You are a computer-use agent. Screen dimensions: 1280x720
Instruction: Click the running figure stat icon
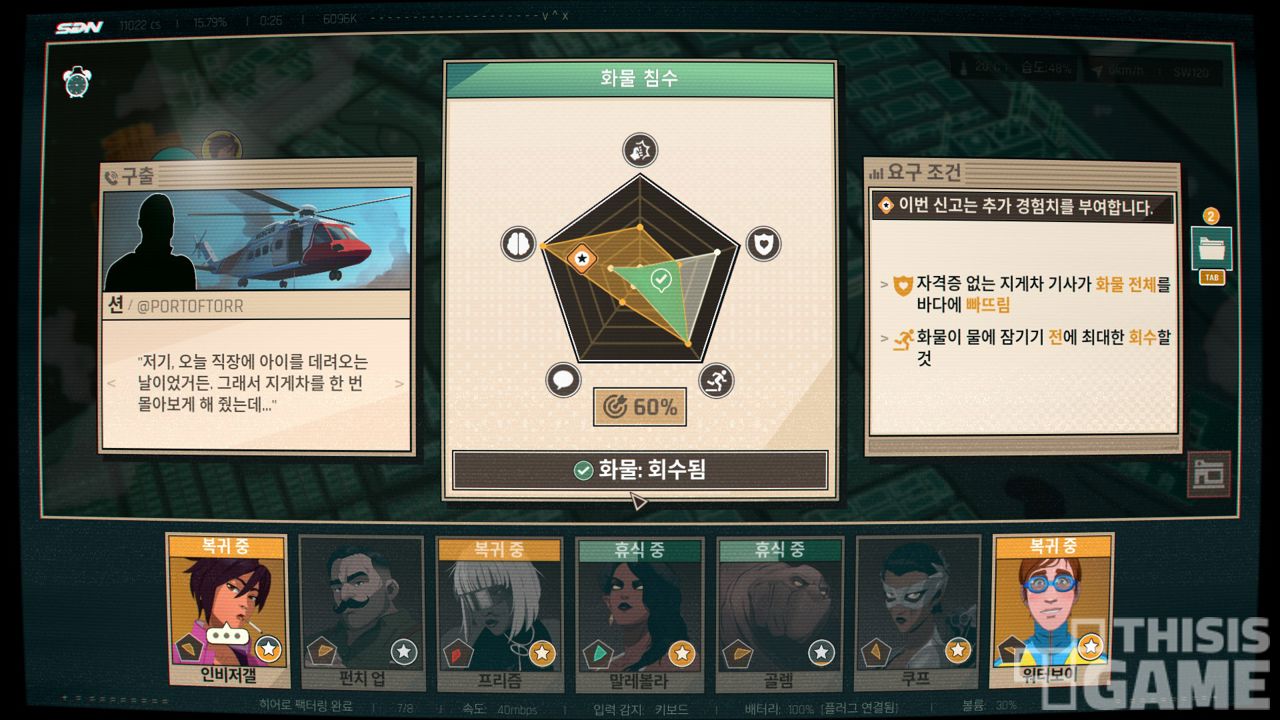pyautogui.click(x=716, y=380)
